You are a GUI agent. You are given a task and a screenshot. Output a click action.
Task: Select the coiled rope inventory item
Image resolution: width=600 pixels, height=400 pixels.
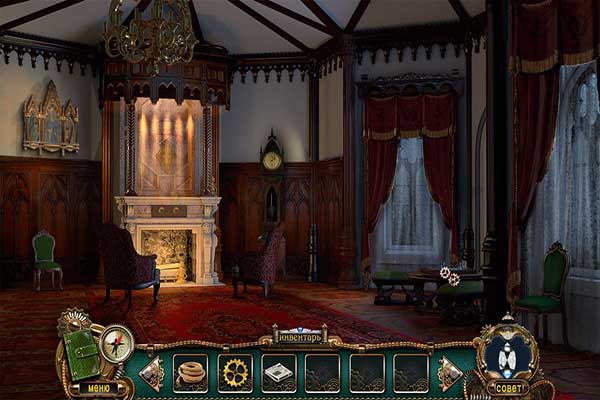click(x=190, y=372)
